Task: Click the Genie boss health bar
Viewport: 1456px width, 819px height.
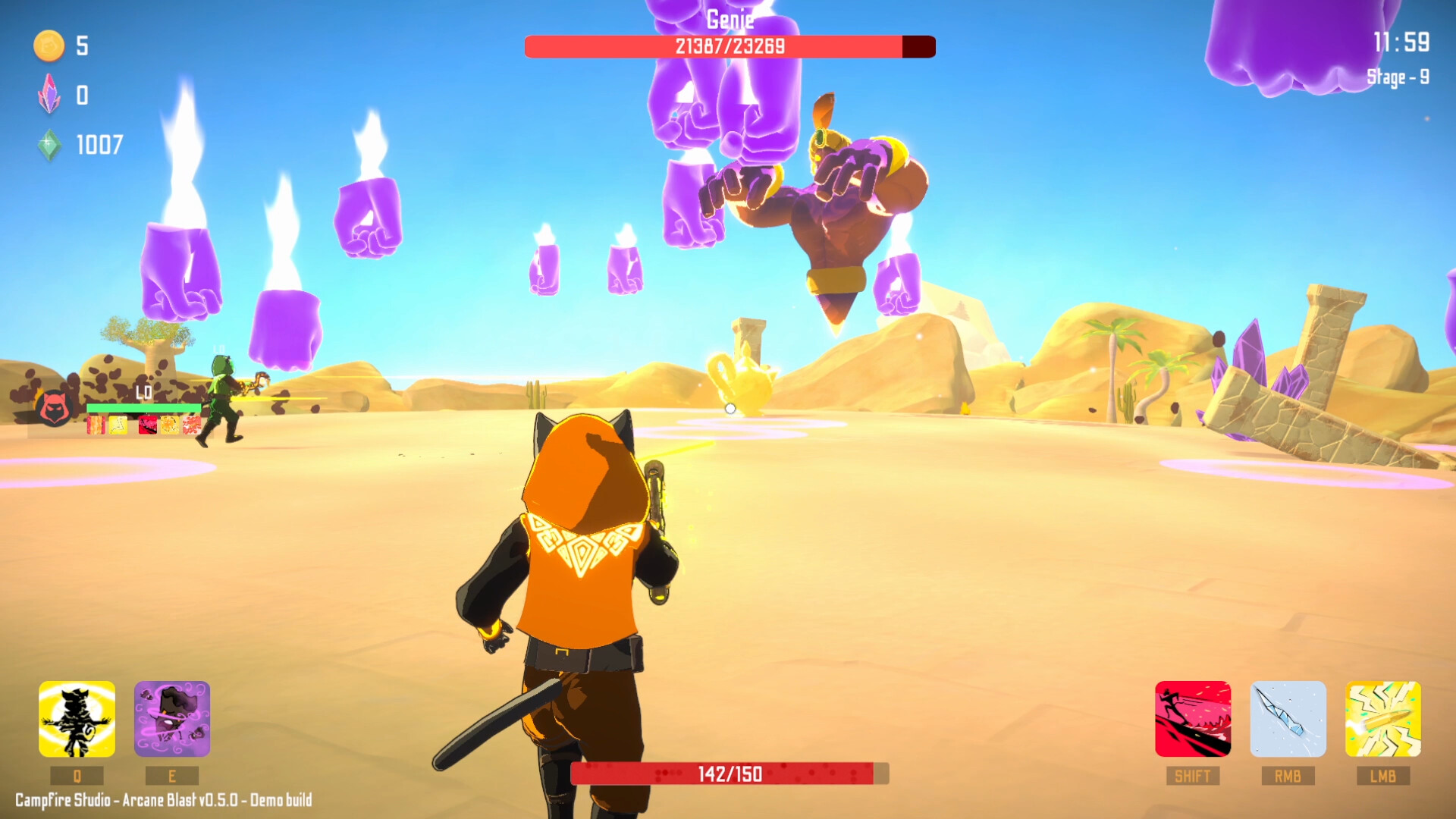Action: coord(728,46)
